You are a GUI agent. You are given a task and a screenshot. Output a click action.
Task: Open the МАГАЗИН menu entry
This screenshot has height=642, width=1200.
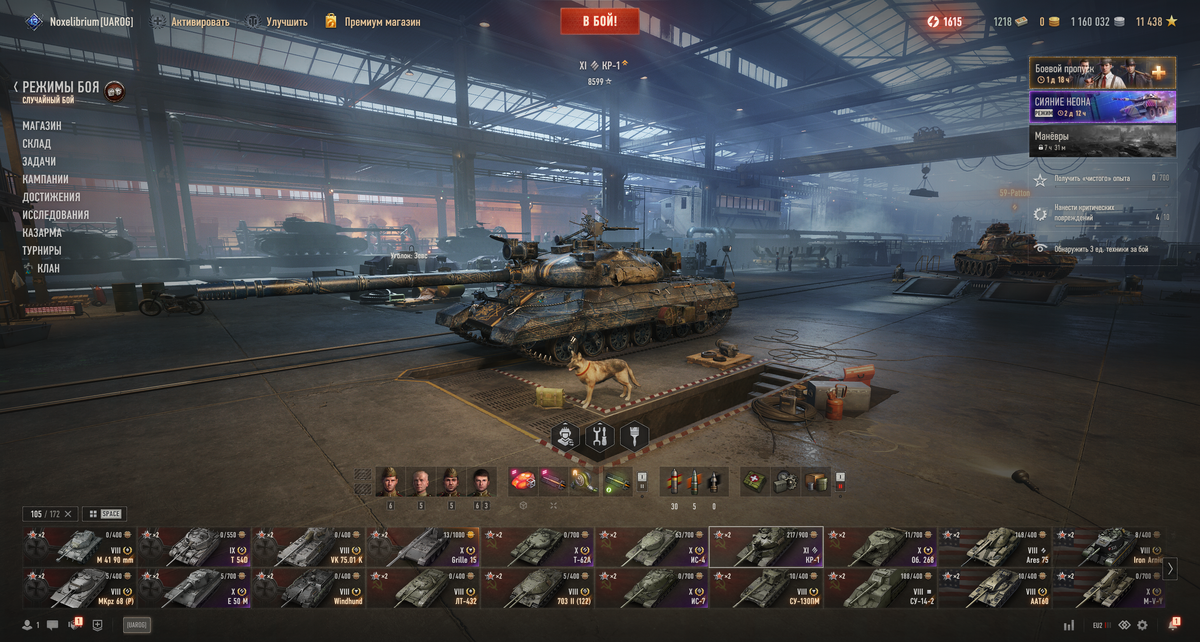pyautogui.click(x=42, y=126)
